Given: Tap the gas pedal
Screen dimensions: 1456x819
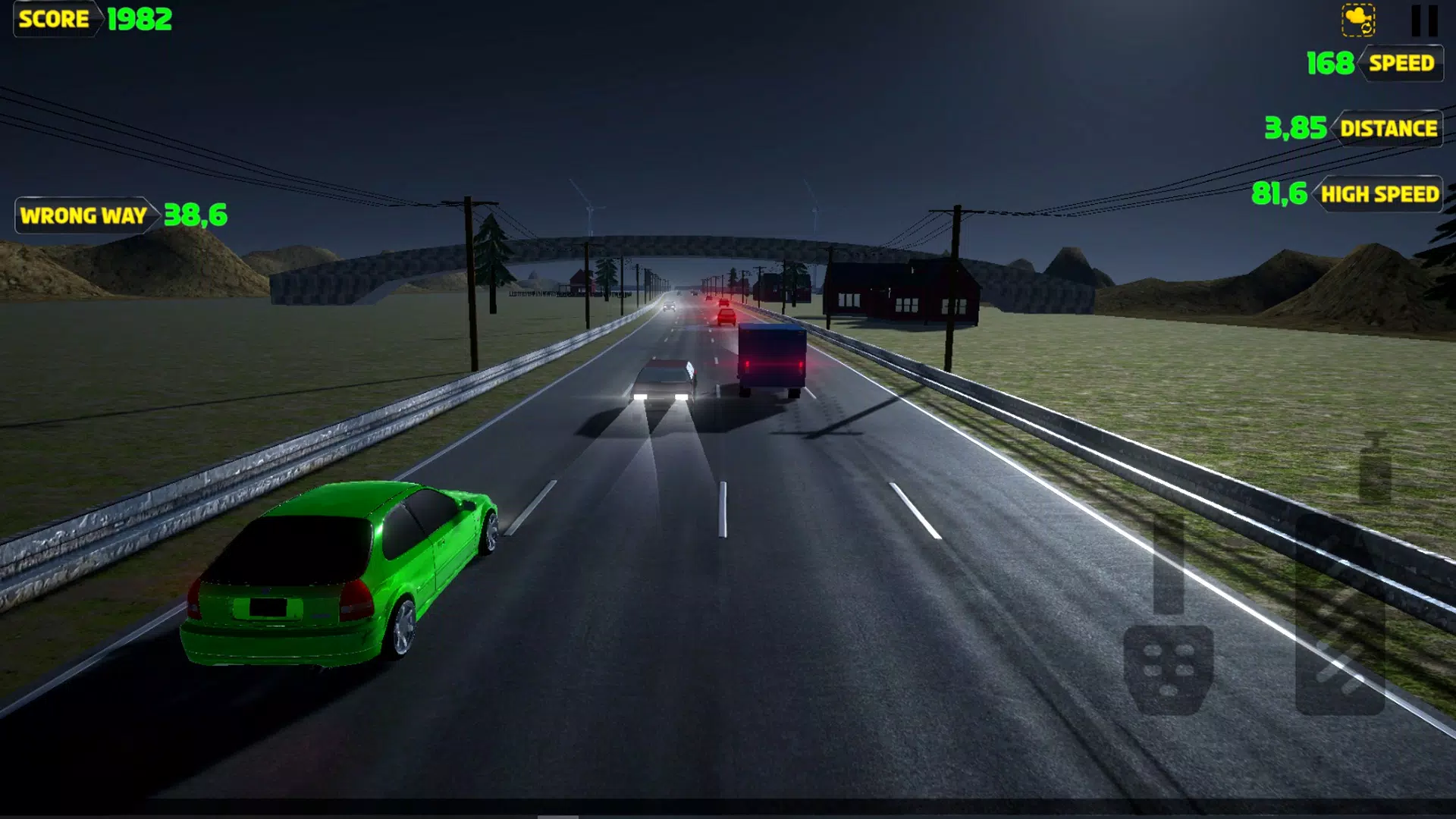Looking at the screenshot, I should point(1340,614).
